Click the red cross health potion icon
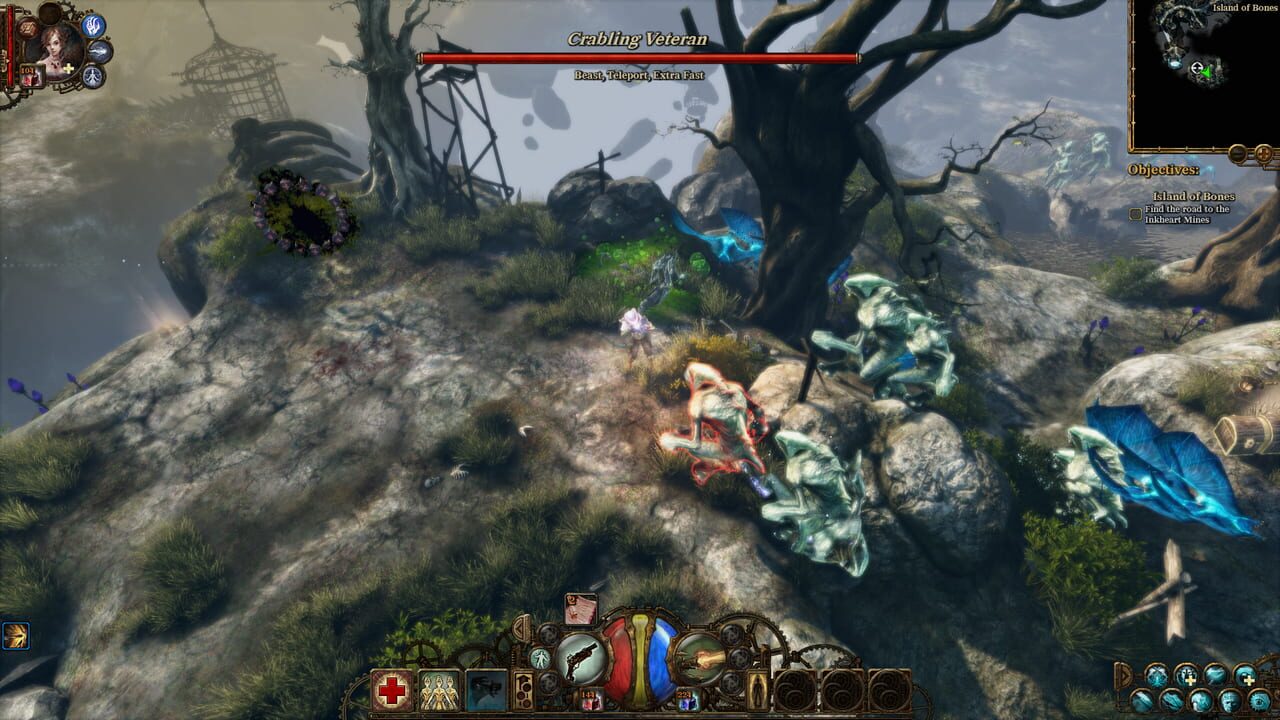1280x720 pixels. click(391, 687)
